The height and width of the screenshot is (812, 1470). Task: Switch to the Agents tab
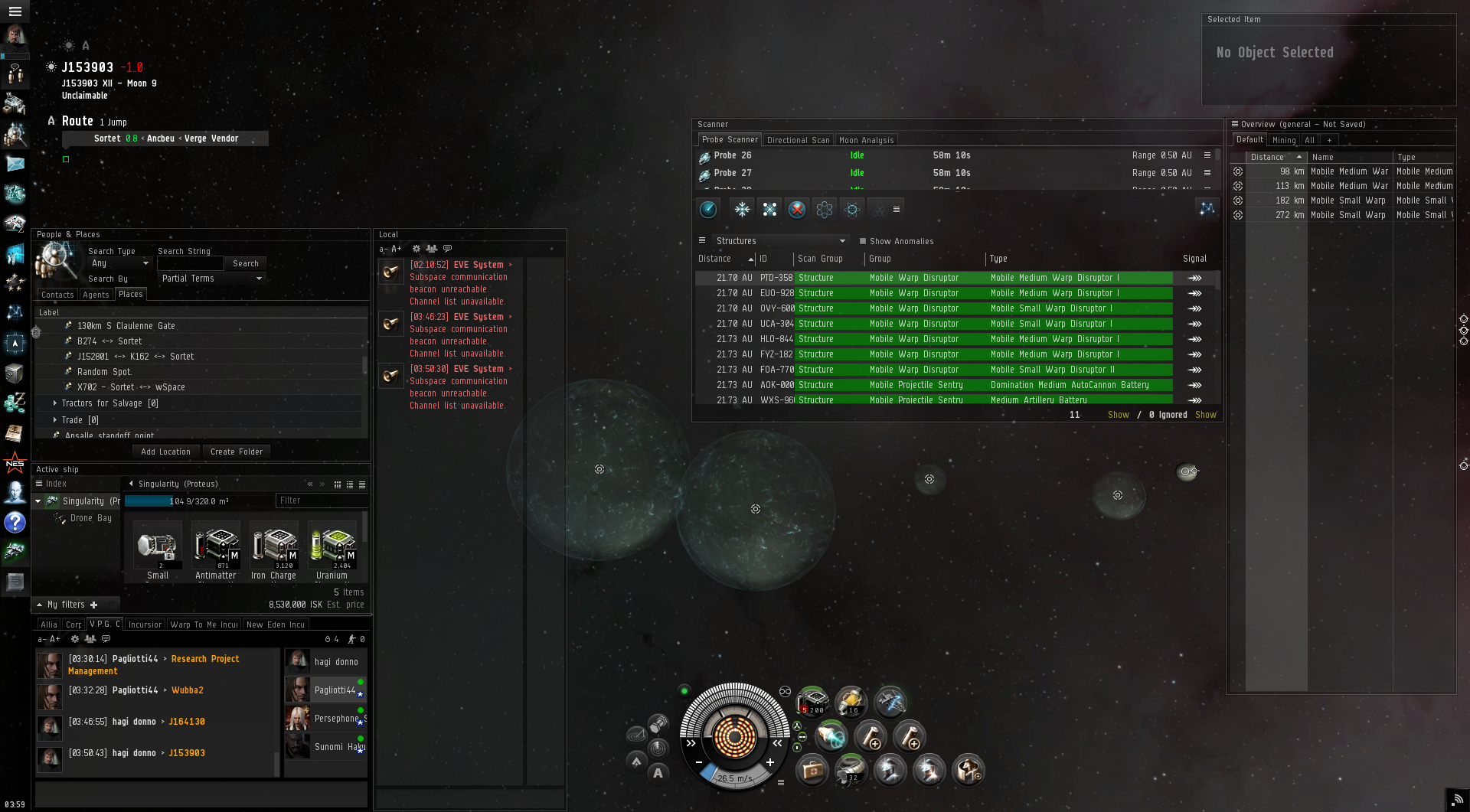96,295
